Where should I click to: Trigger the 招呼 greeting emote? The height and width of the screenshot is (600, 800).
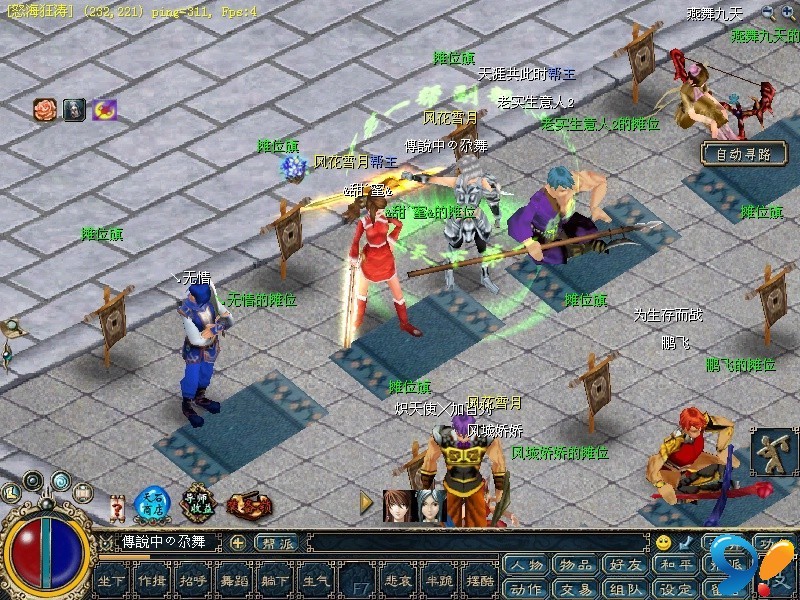click(194, 580)
